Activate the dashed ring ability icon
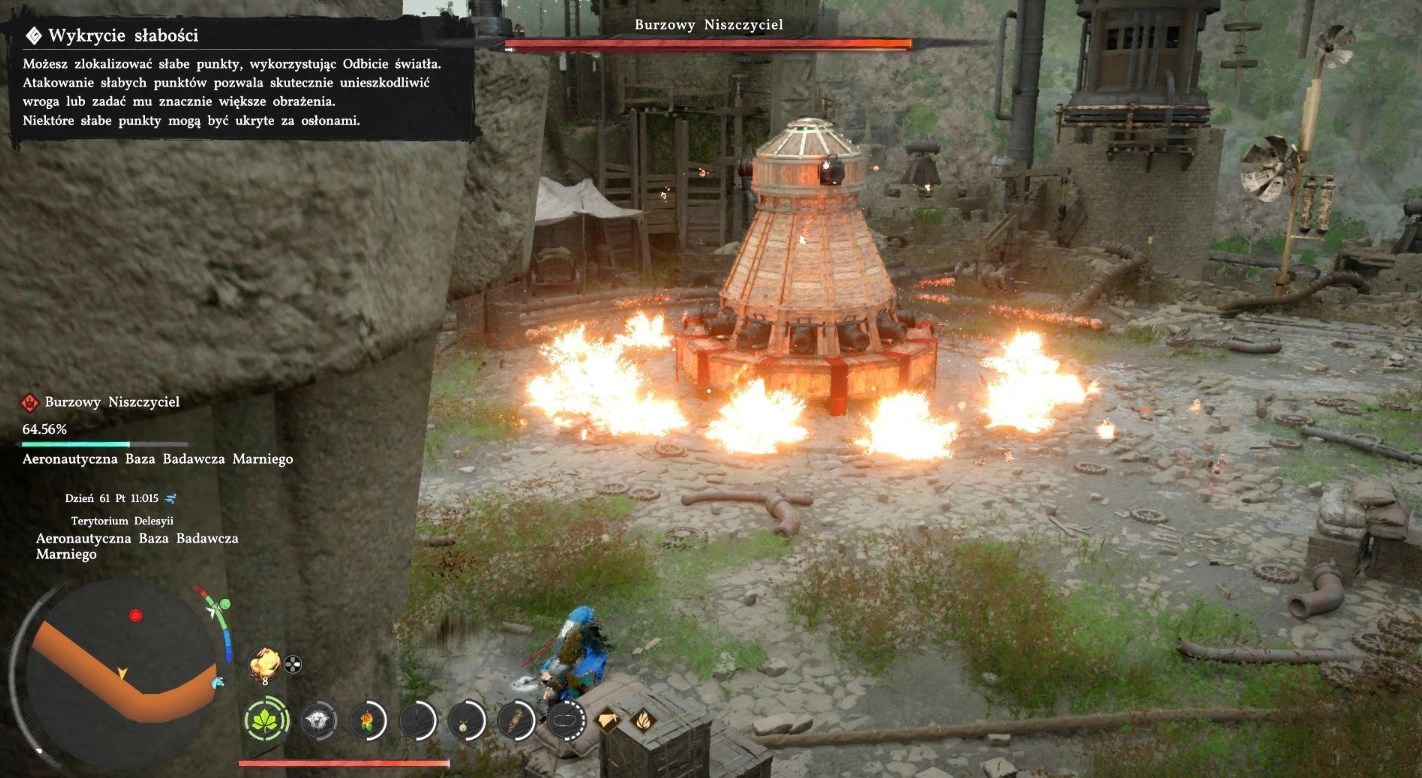This screenshot has height=778, width=1422. pyautogui.click(x=566, y=720)
